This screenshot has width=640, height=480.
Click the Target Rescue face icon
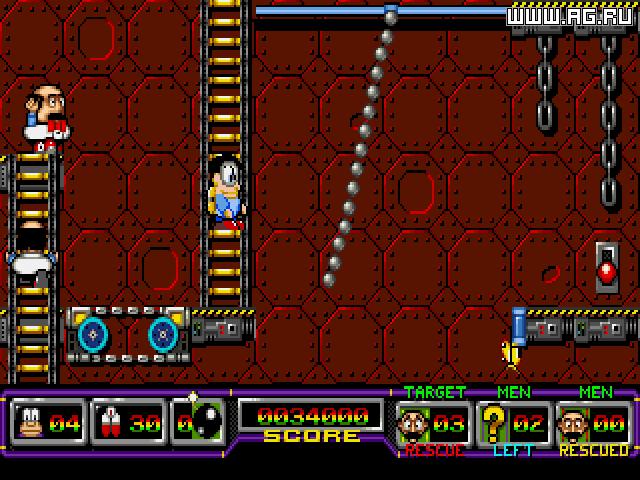pyautogui.click(x=414, y=423)
